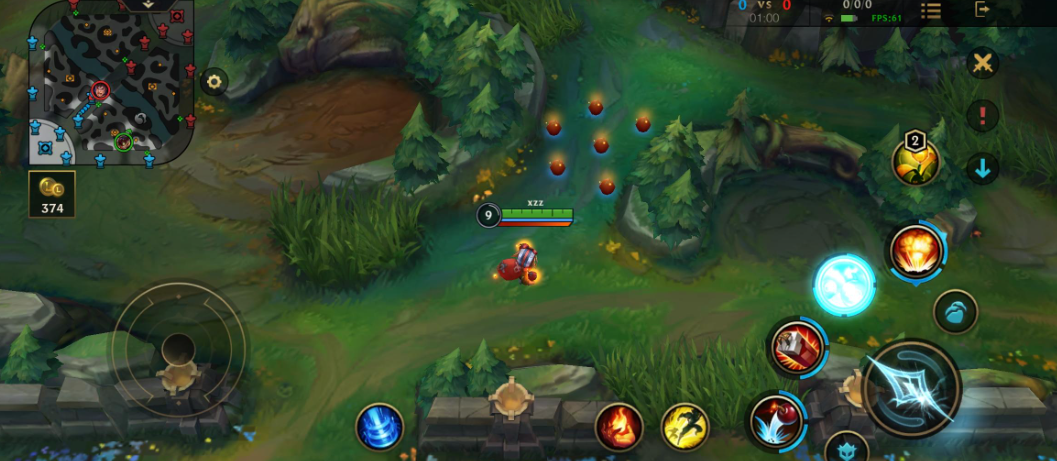Trigger the bouncing bomb ability icon
The height and width of the screenshot is (461, 1057).
coord(774,417)
